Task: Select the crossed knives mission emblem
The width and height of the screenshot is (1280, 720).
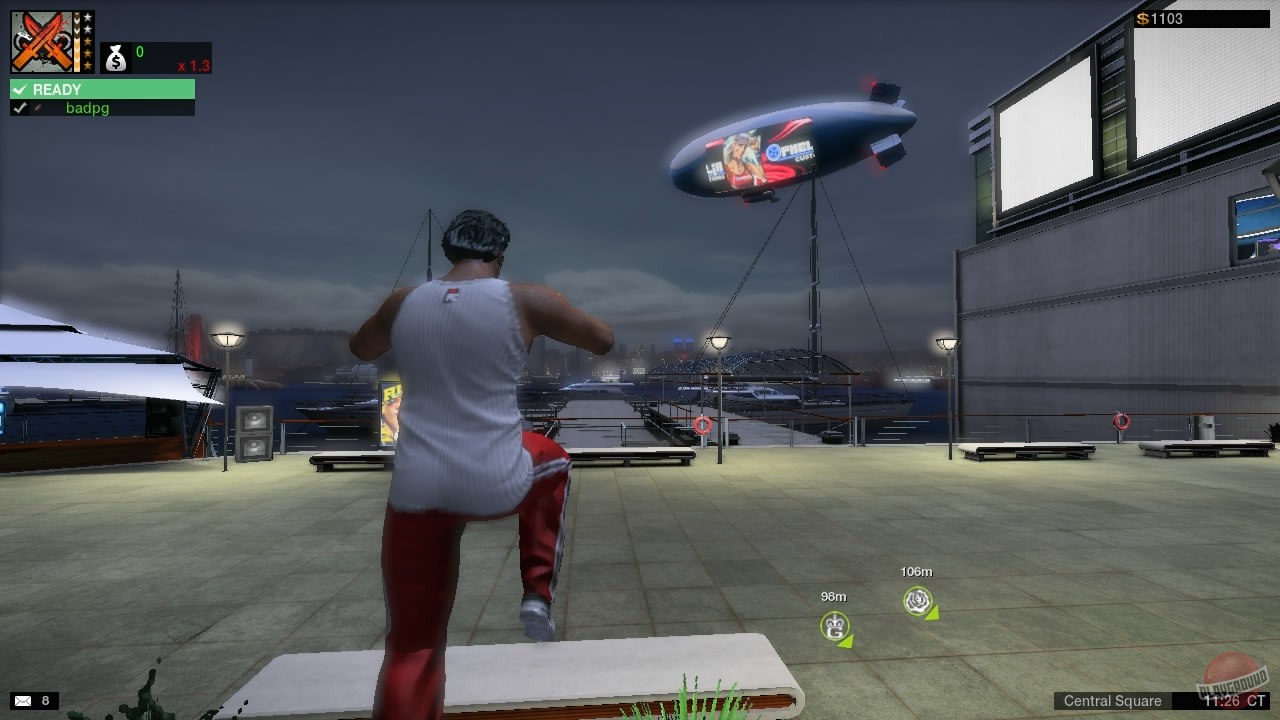Action: pyautogui.click(x=43, y=41)
